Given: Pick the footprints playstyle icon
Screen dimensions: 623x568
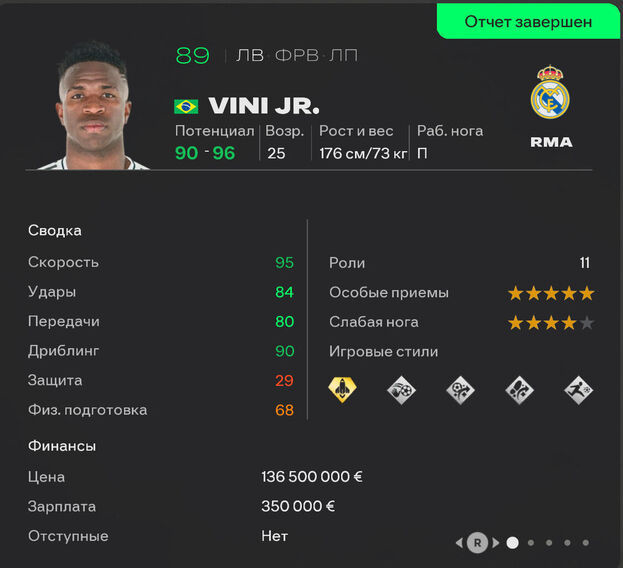Looking at the screenshot, I should coord(519,389).
